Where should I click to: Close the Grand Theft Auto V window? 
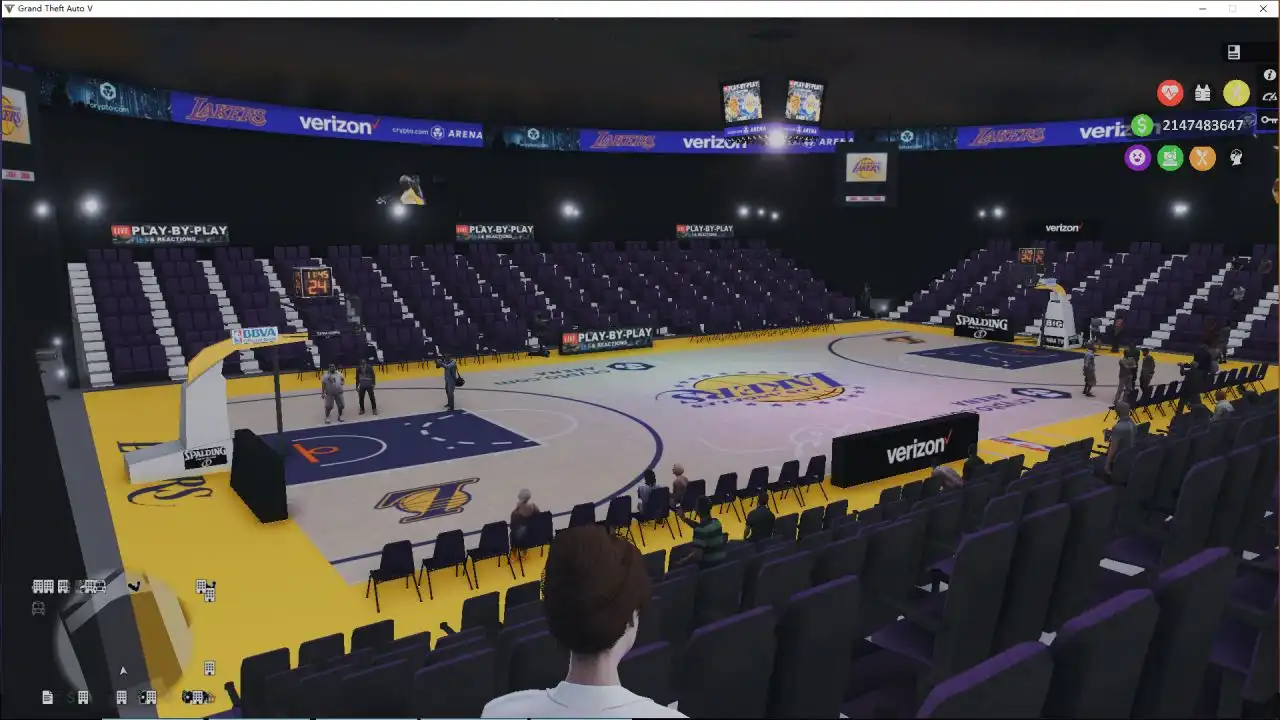point(1263,9)
